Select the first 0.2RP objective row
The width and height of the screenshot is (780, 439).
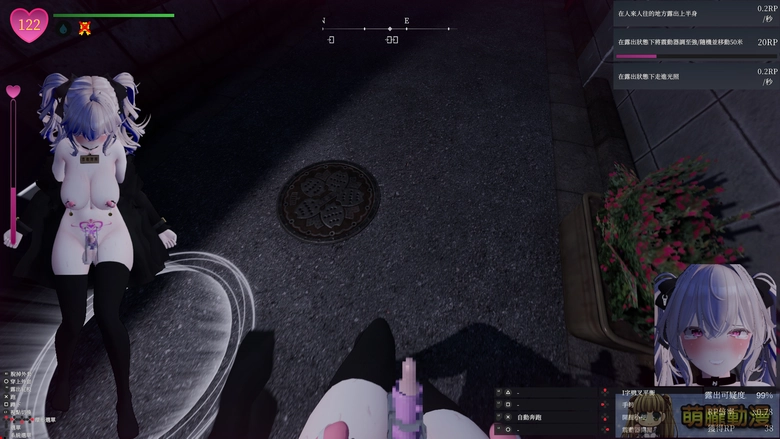[696, 13]
